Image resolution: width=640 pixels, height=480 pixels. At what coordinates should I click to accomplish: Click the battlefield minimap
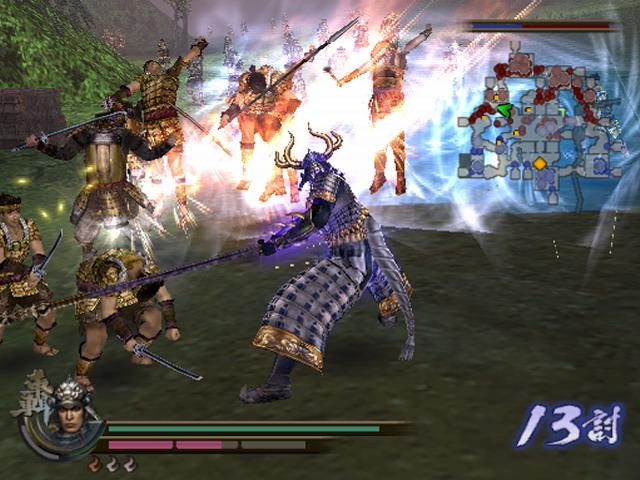tap(539, 122)
